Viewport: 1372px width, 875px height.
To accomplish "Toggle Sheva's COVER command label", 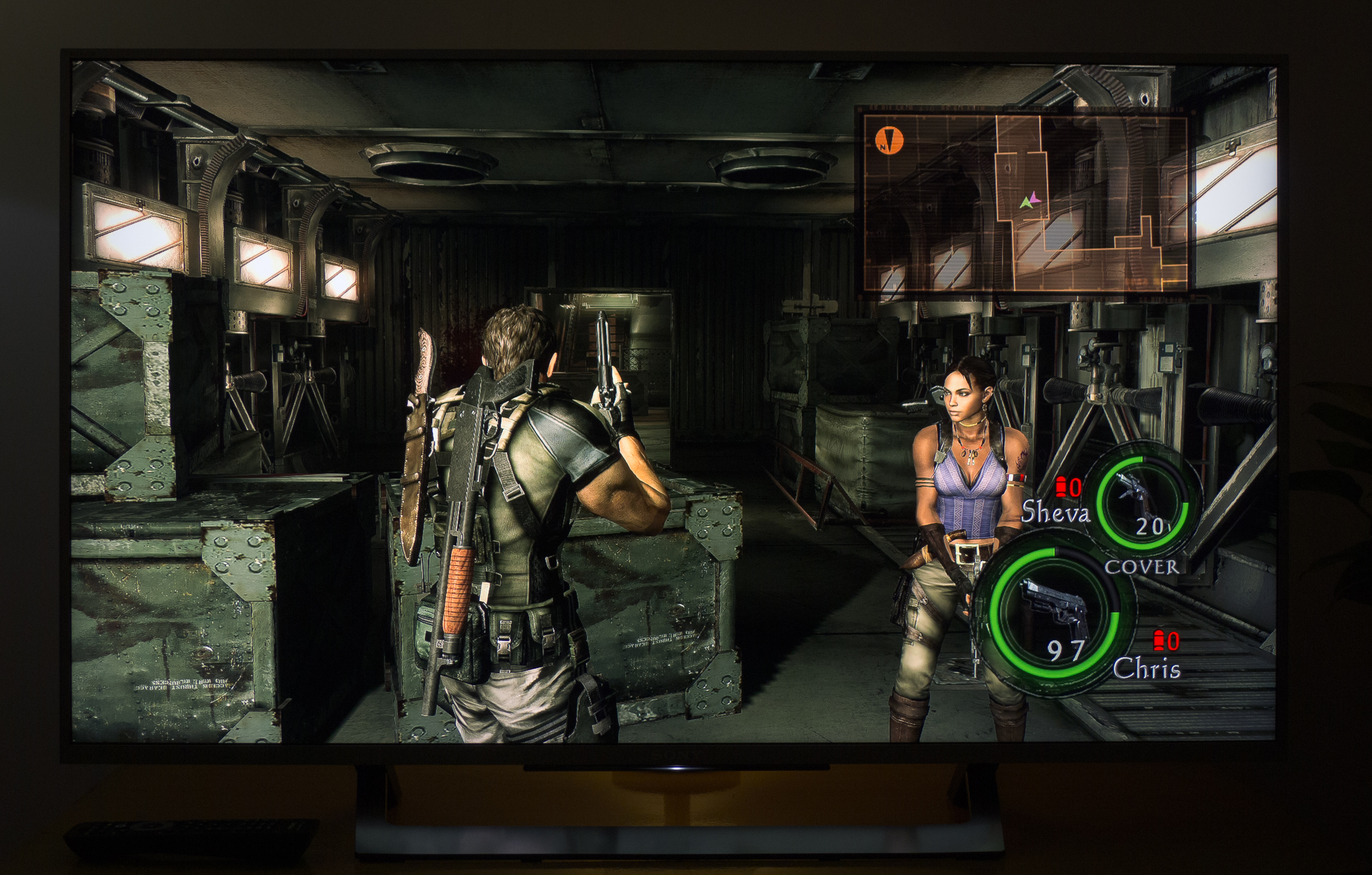I will pos(1141,567).
